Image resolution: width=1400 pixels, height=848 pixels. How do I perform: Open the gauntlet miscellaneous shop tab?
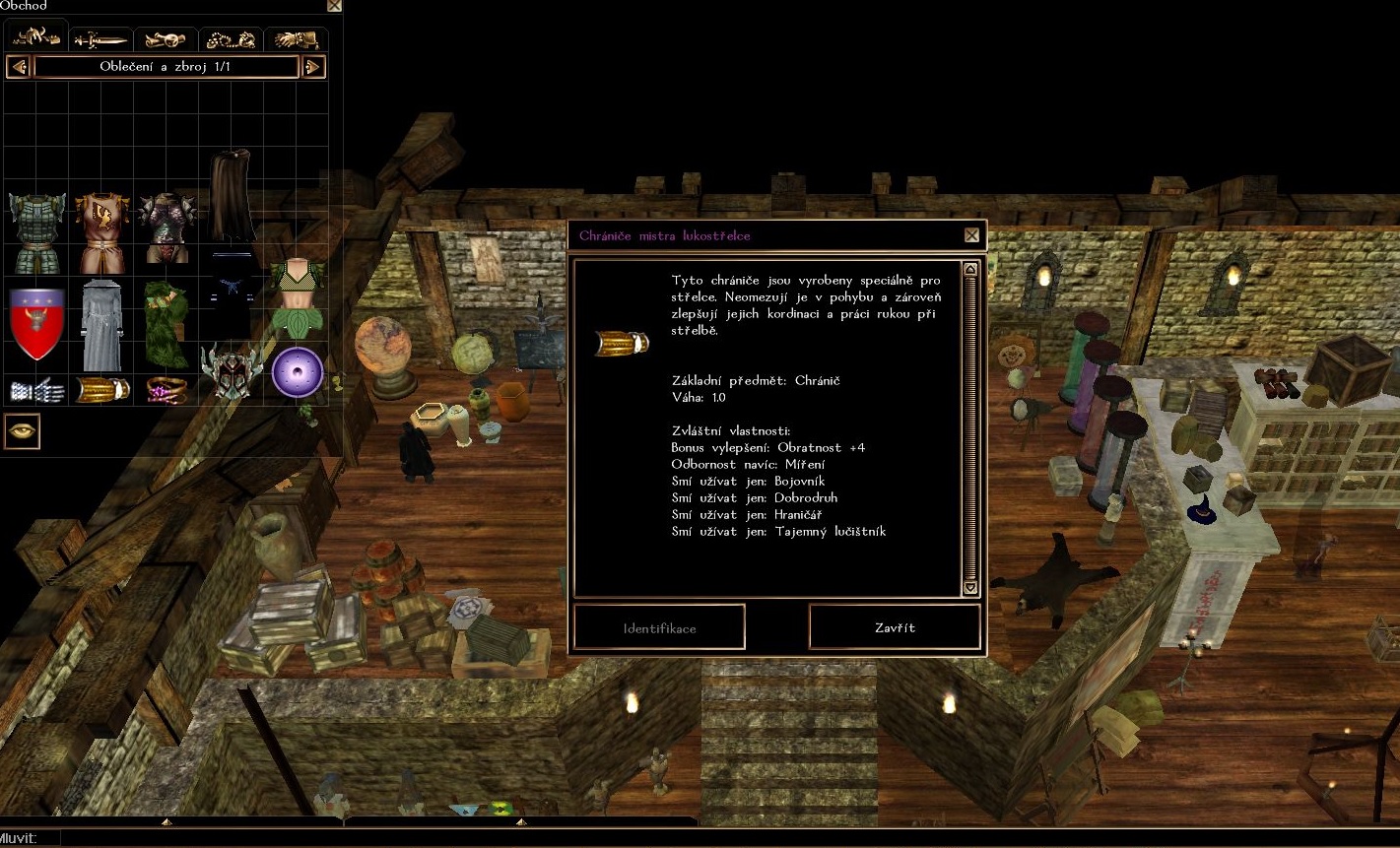[x=296, y=39]
